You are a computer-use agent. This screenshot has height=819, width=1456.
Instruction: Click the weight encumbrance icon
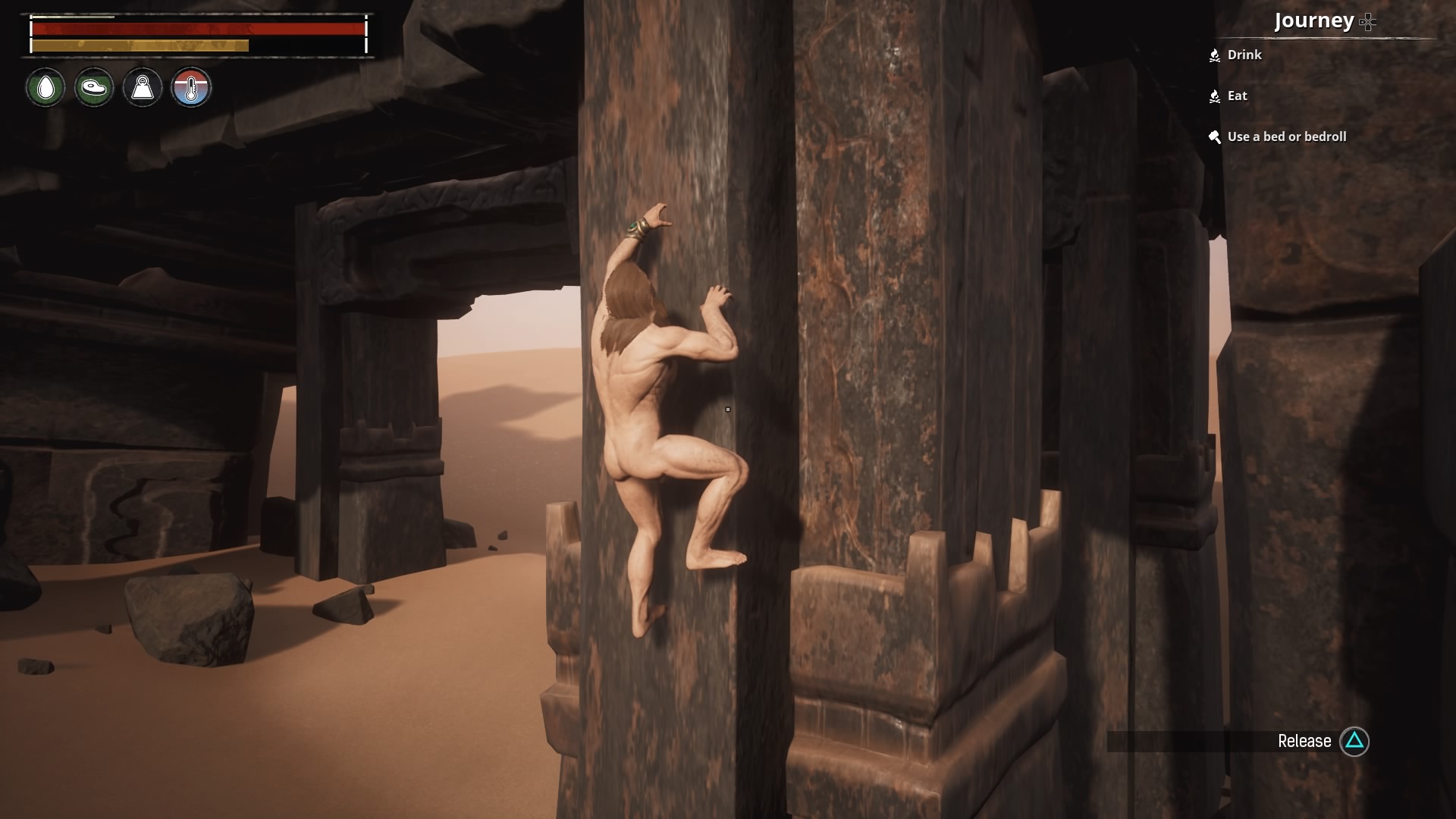143,88
